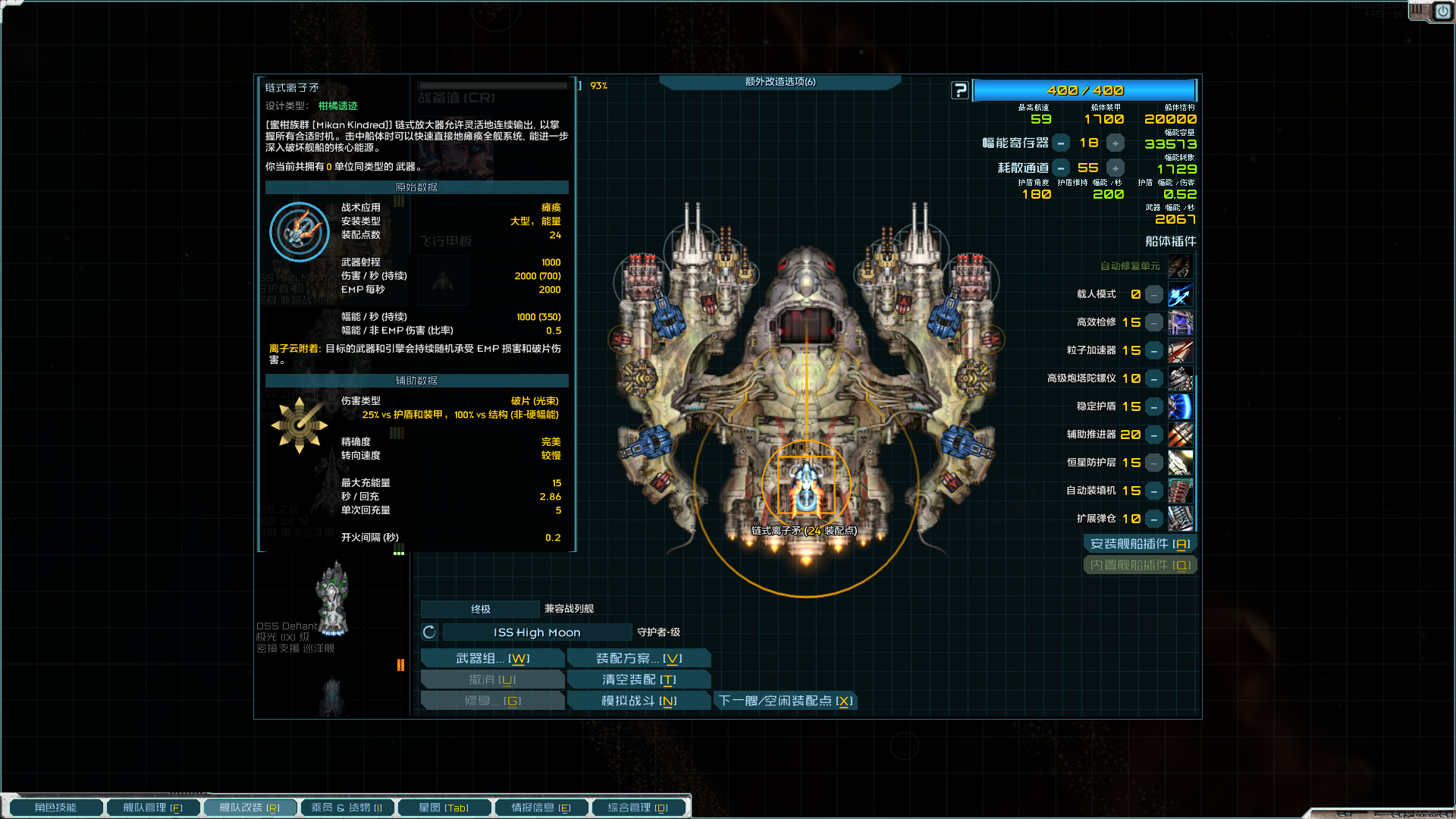
Task: Select the 粒子加速器 hullmod icon
Action: 1181,350
